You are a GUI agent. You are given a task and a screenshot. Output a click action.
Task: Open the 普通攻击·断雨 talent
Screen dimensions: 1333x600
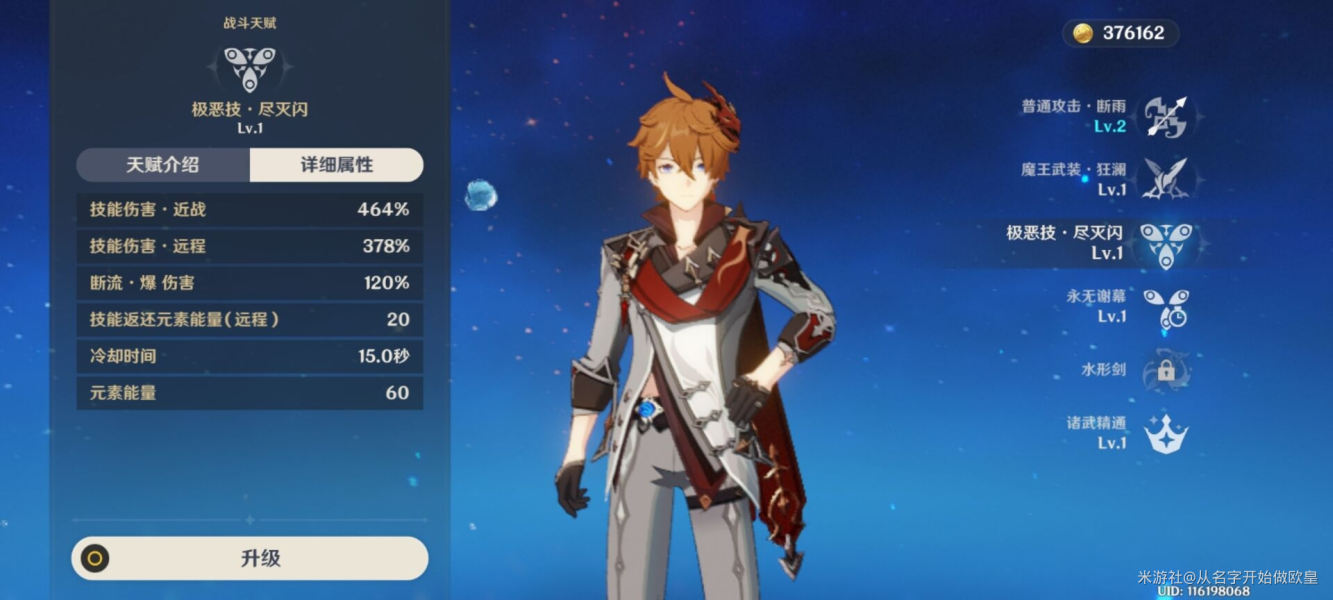coord(1165,117)
